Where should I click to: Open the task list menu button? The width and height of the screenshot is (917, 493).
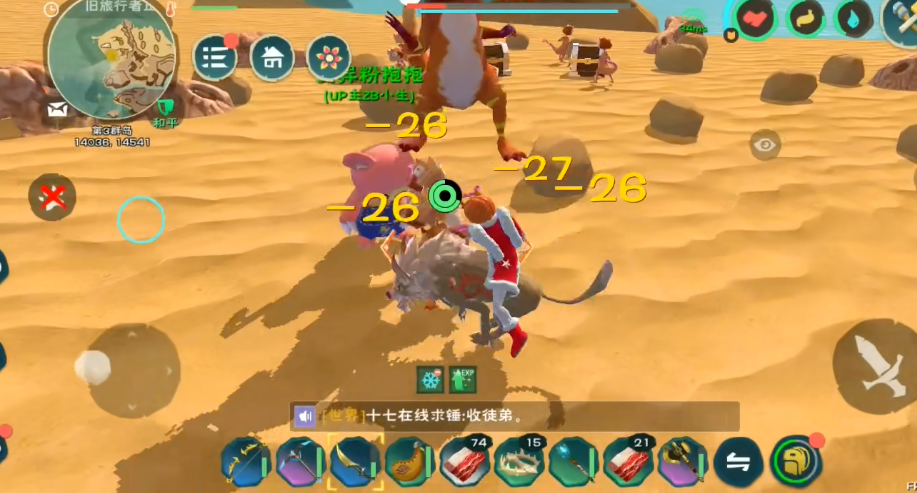coord(214,58)
